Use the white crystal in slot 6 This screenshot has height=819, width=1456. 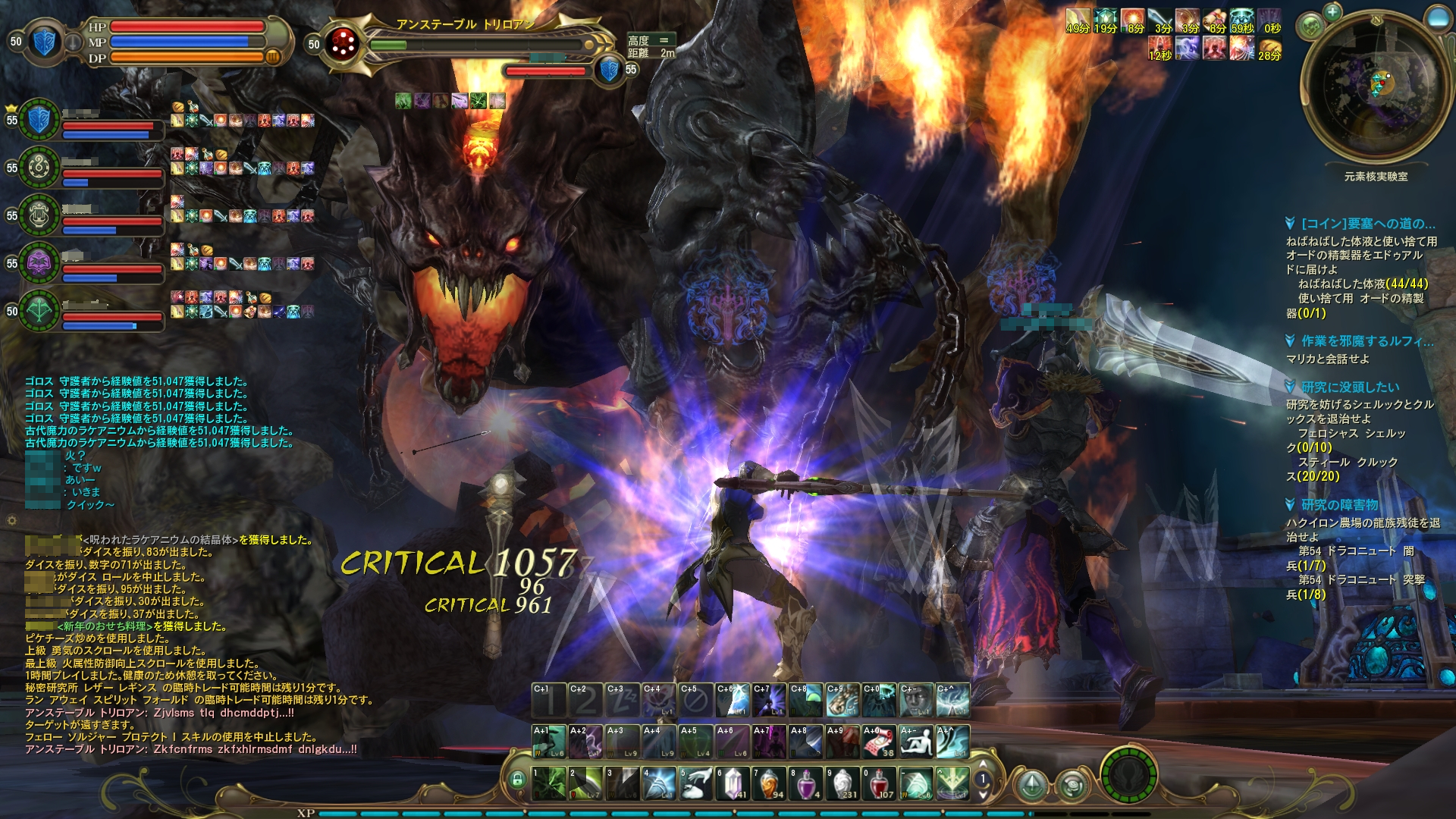coord(733,783)
